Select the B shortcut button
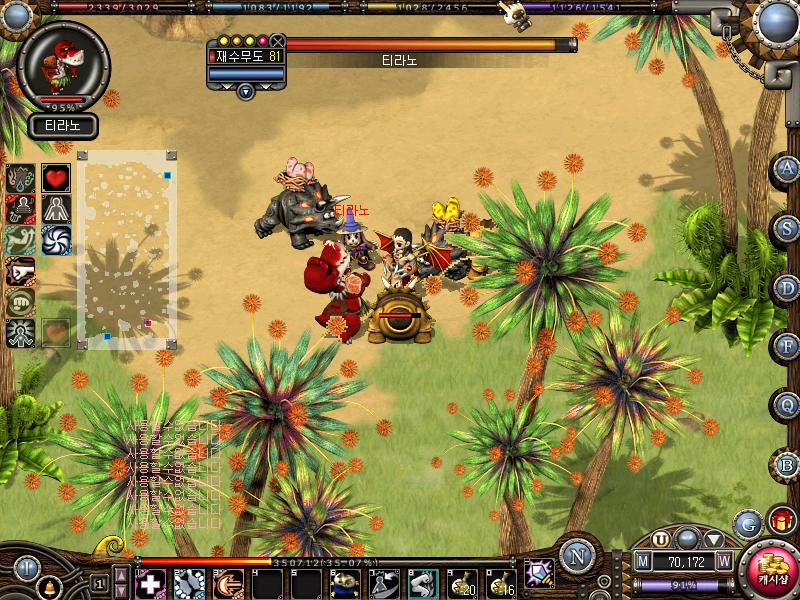Screen dimensions: 800x600 click(x=787, y=464)
